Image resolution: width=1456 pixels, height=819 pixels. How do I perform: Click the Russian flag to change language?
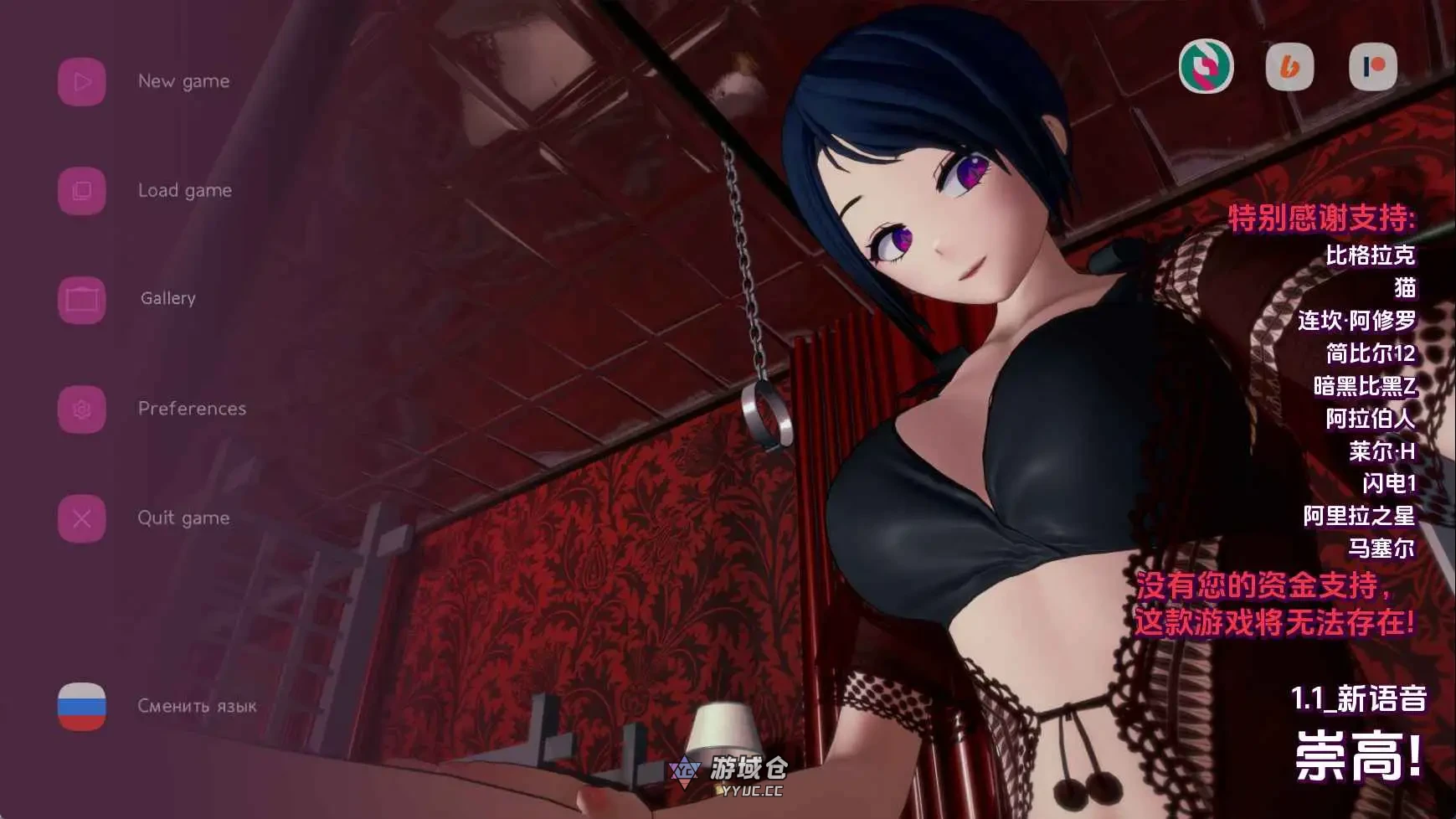point(81,706)
